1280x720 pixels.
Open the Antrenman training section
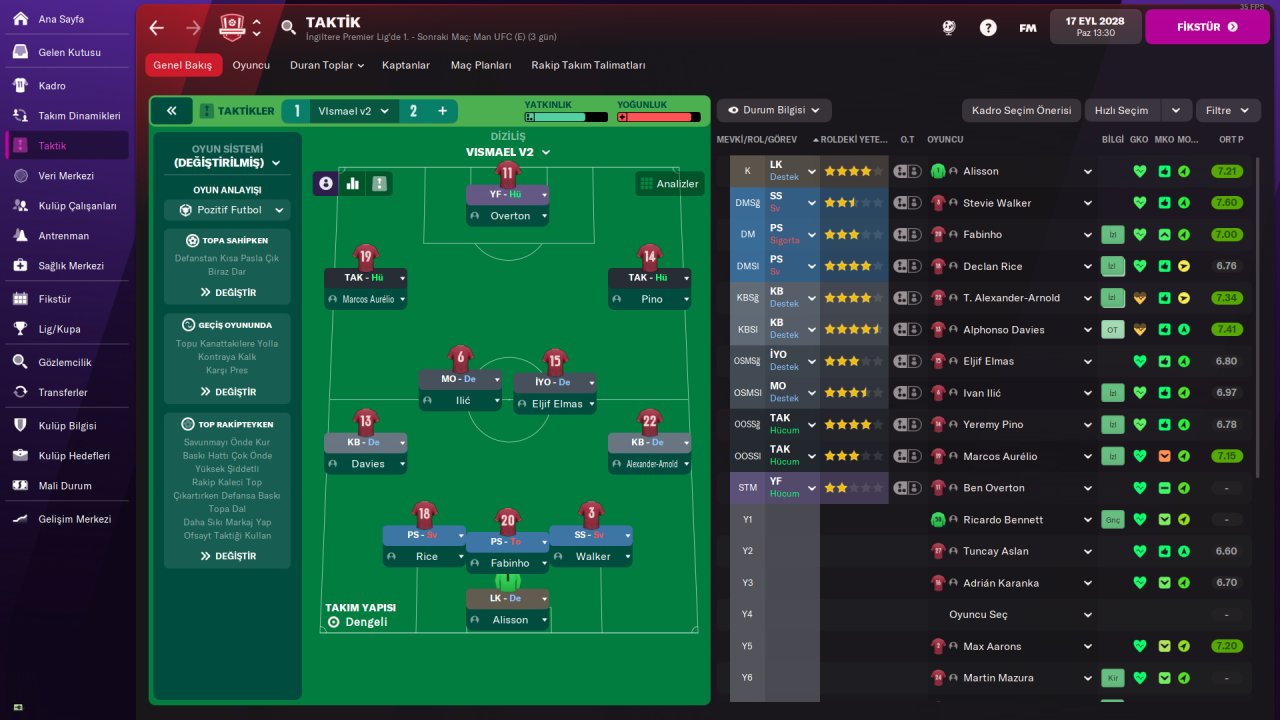click(63, 236)
